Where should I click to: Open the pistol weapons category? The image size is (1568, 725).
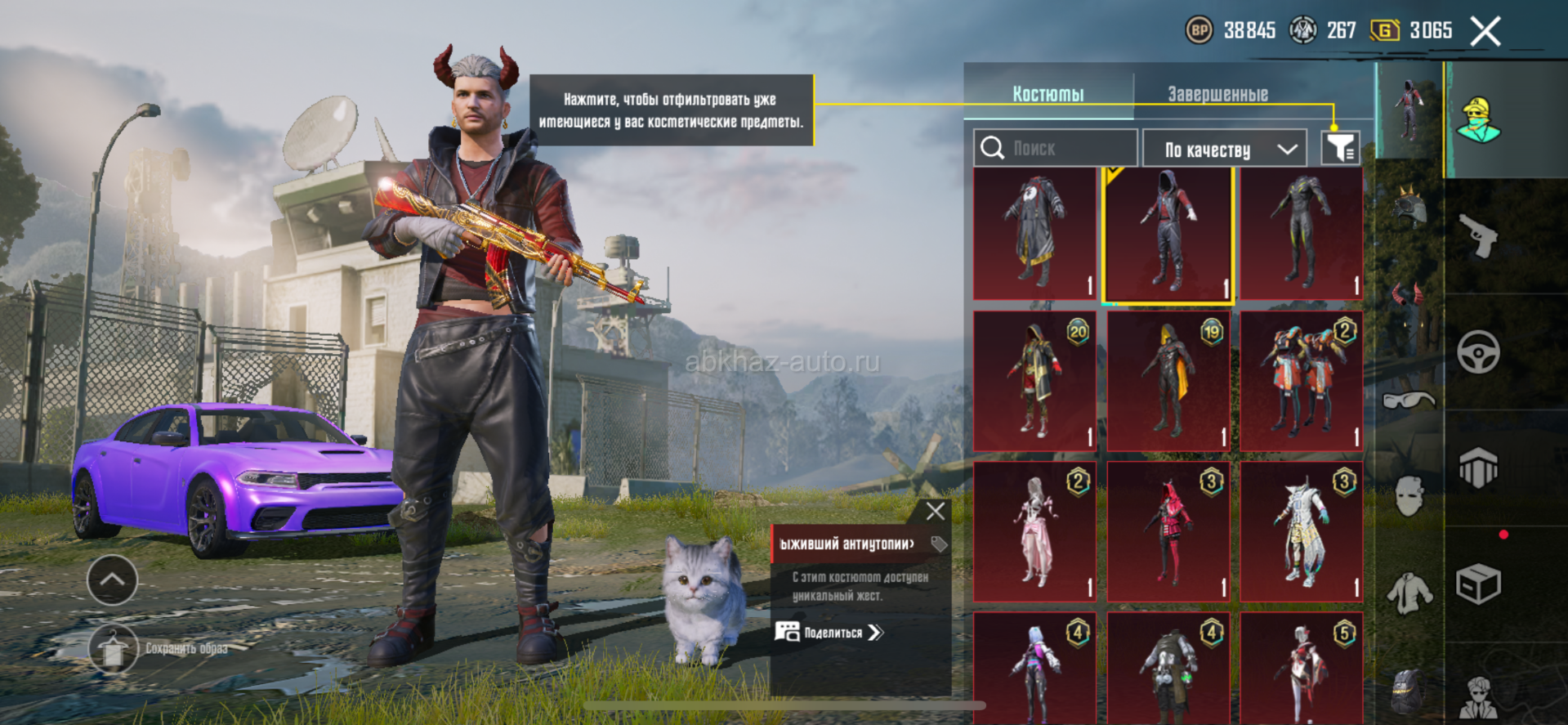click(1479, 236)
